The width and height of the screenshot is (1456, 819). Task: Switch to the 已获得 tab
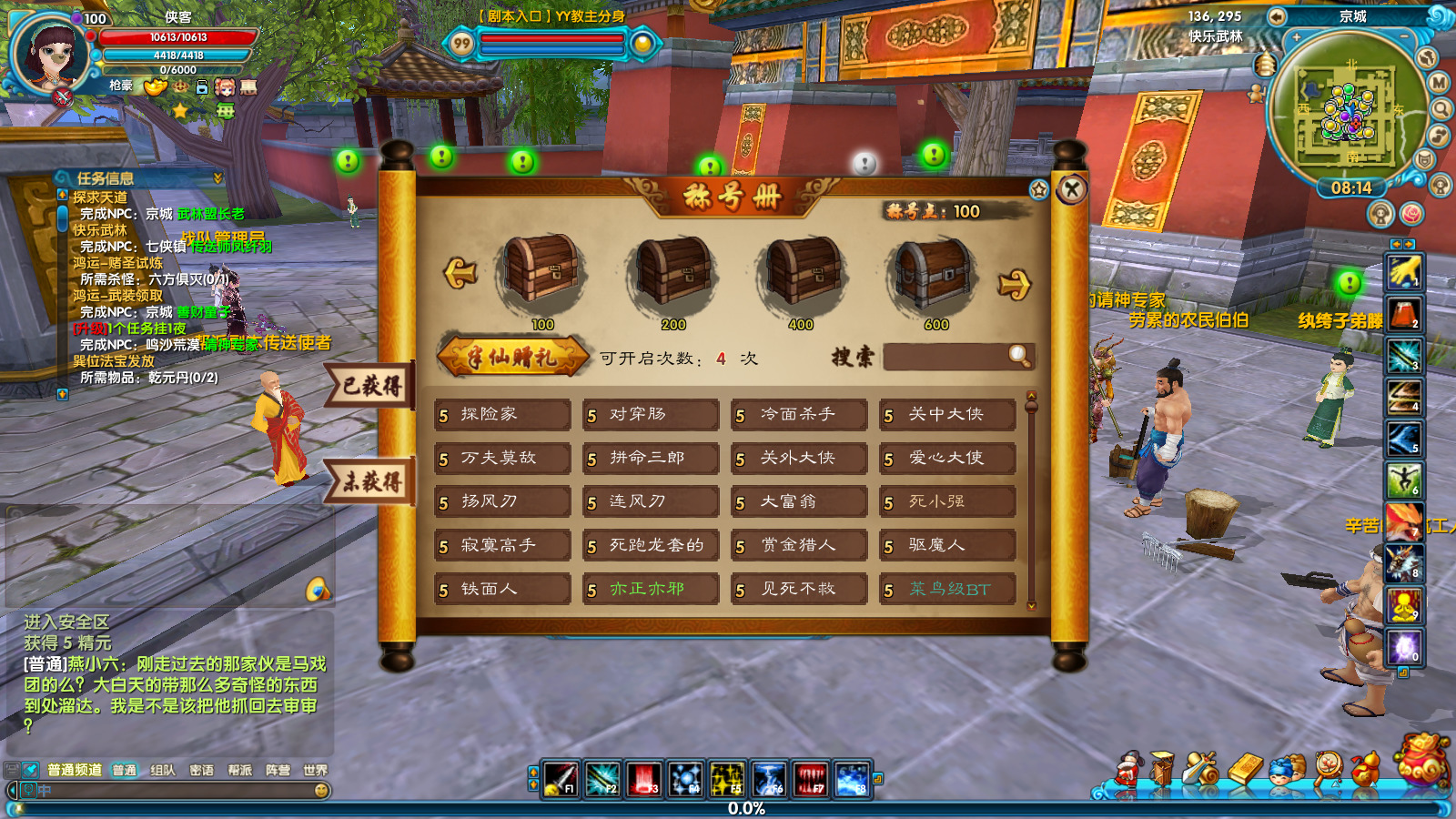pyautogui.click(x=371, y=386)
